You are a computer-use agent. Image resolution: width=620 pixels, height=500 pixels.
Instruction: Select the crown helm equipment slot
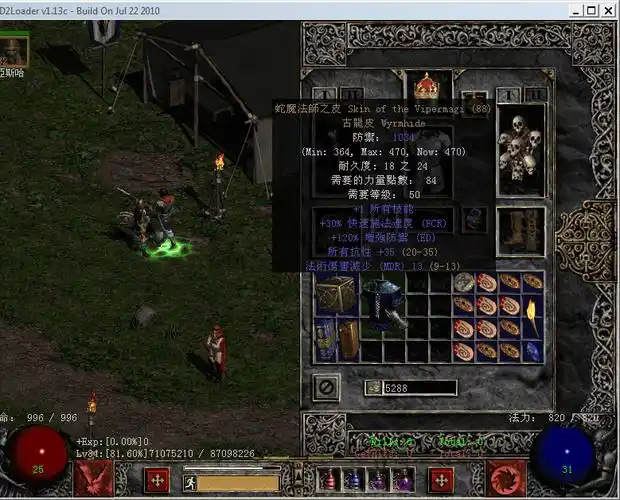coord(428,86)
